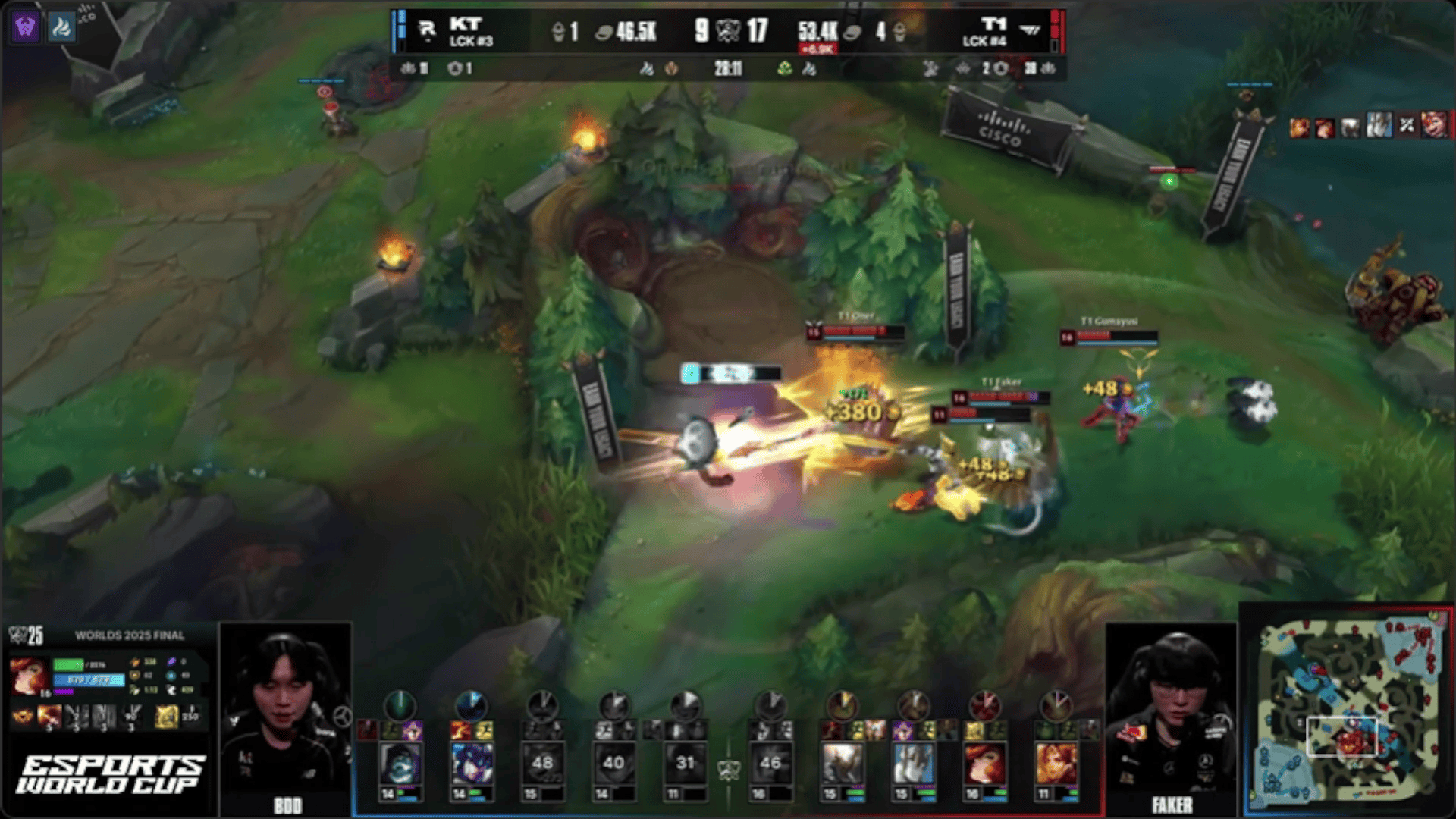Select the dead champion portrait showing 48
Viewport: 1456px width, 819px height.
(542, 764)
